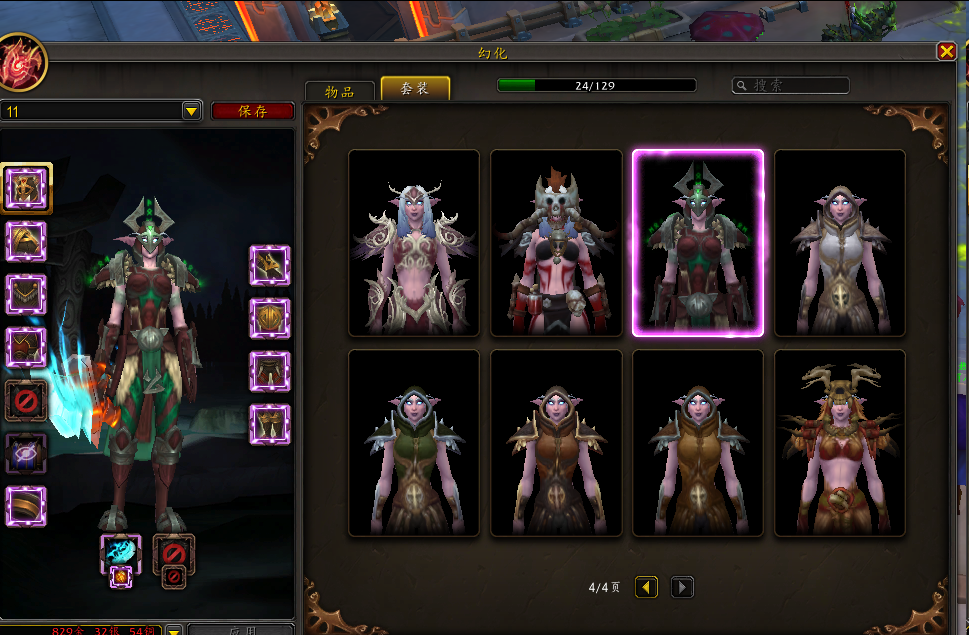This screenshot has height=635, width=969.
Task: Pick the highlighted green-helm red armor set
Action: [x=698, y=243]
